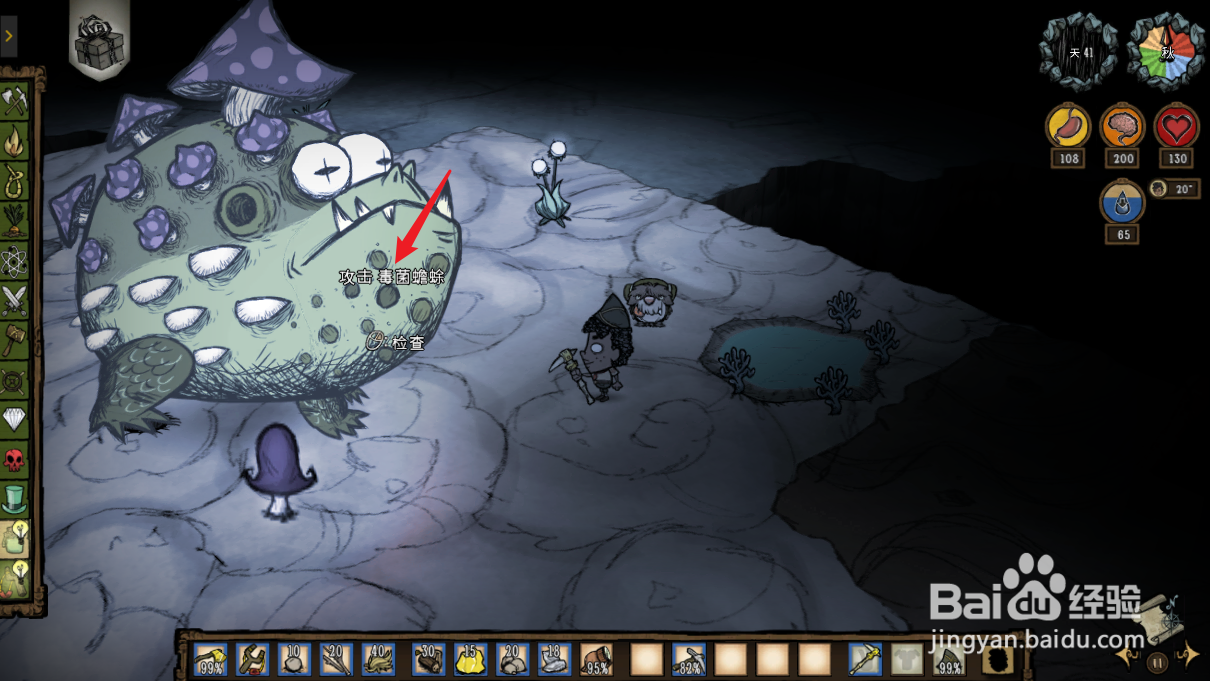This screenshot has height=681, width=1210.
Task: Expand the yellow arrow side panel
Action: point(8,36)
